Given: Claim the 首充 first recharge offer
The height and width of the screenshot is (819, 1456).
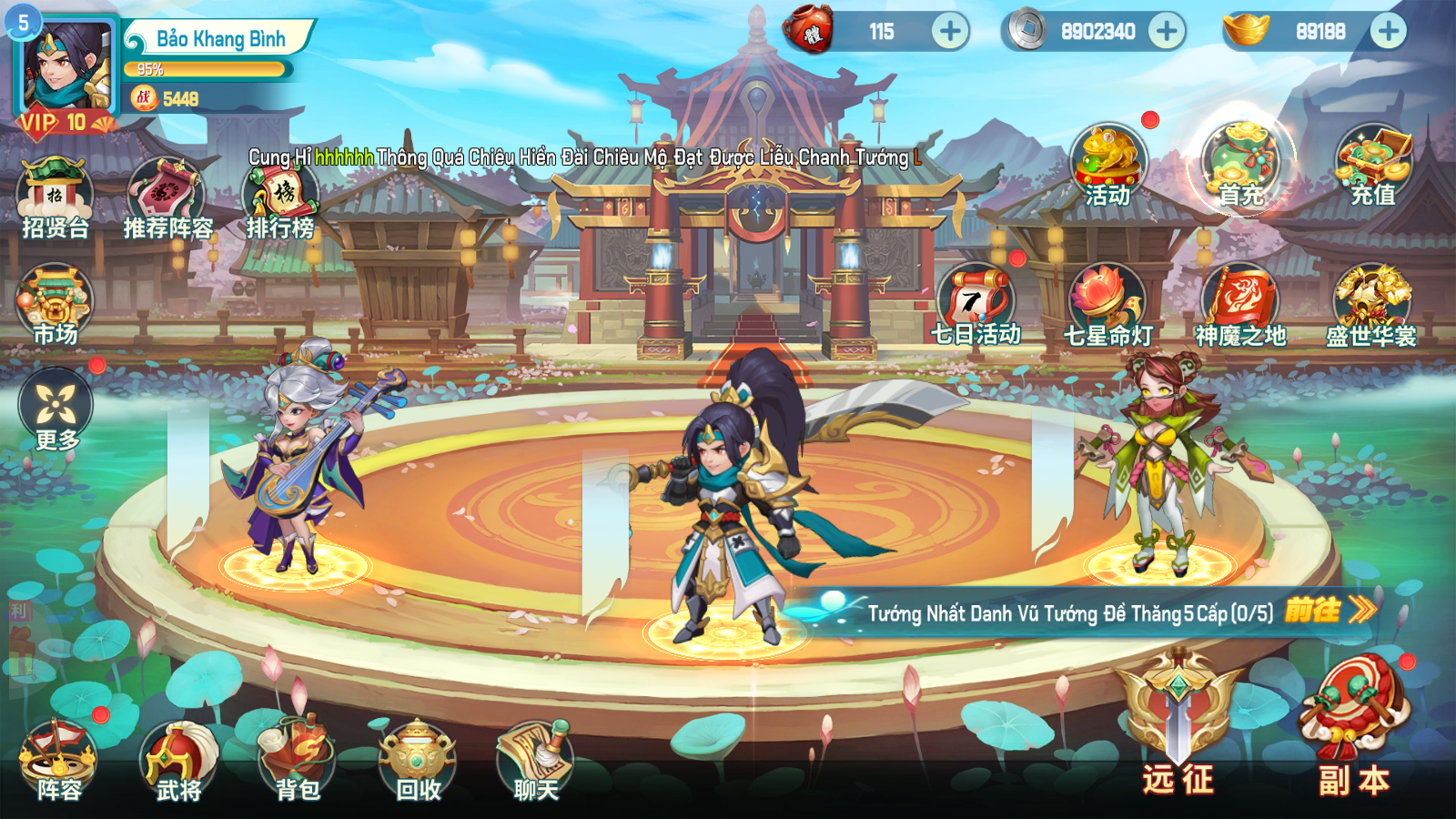Looking at the screenshot, I should click(1240, 166).
